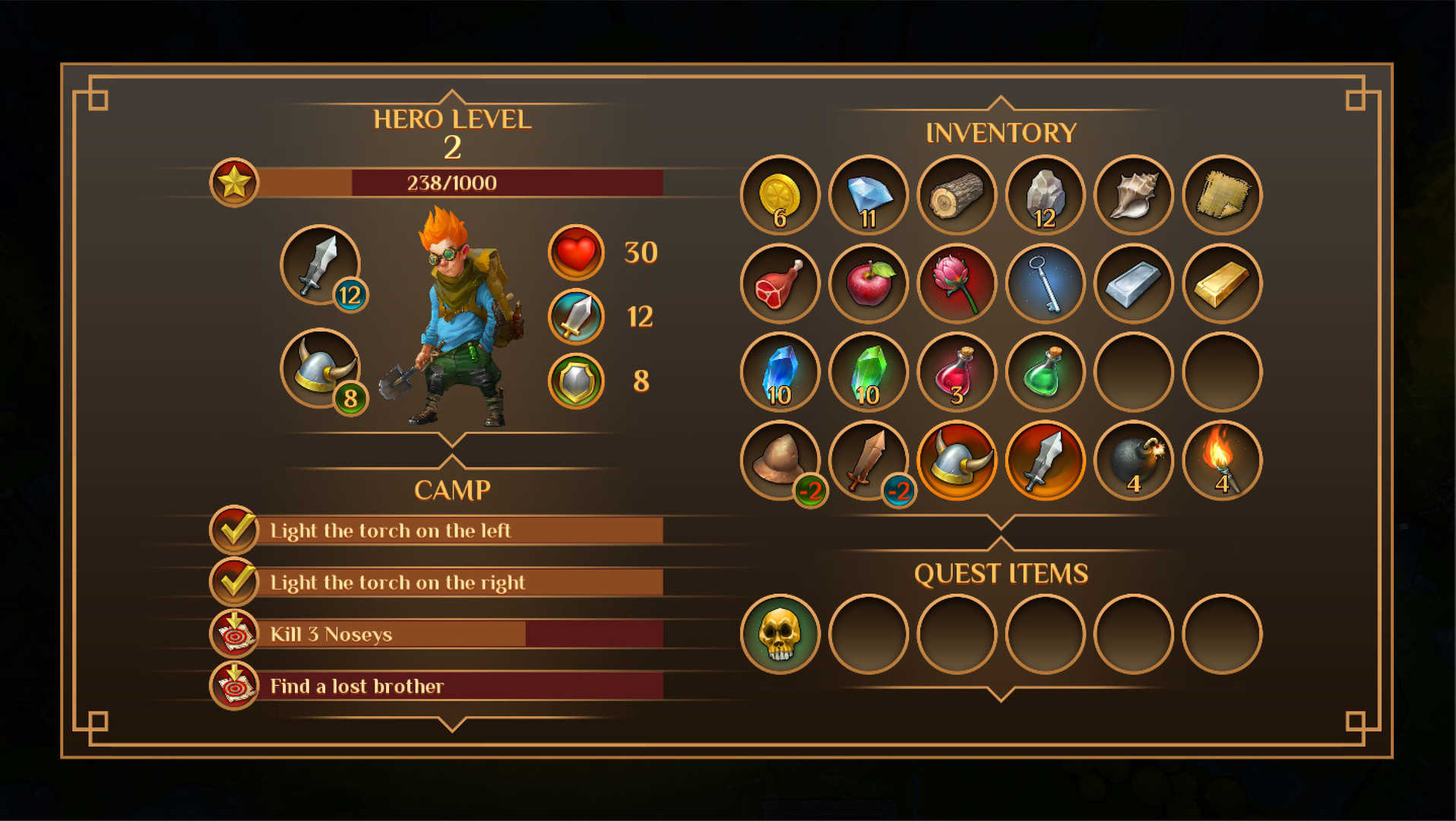The height and width of the screenshot is (821, 1456).
Task: Select the green crystal slot
Action: [868, 372]
